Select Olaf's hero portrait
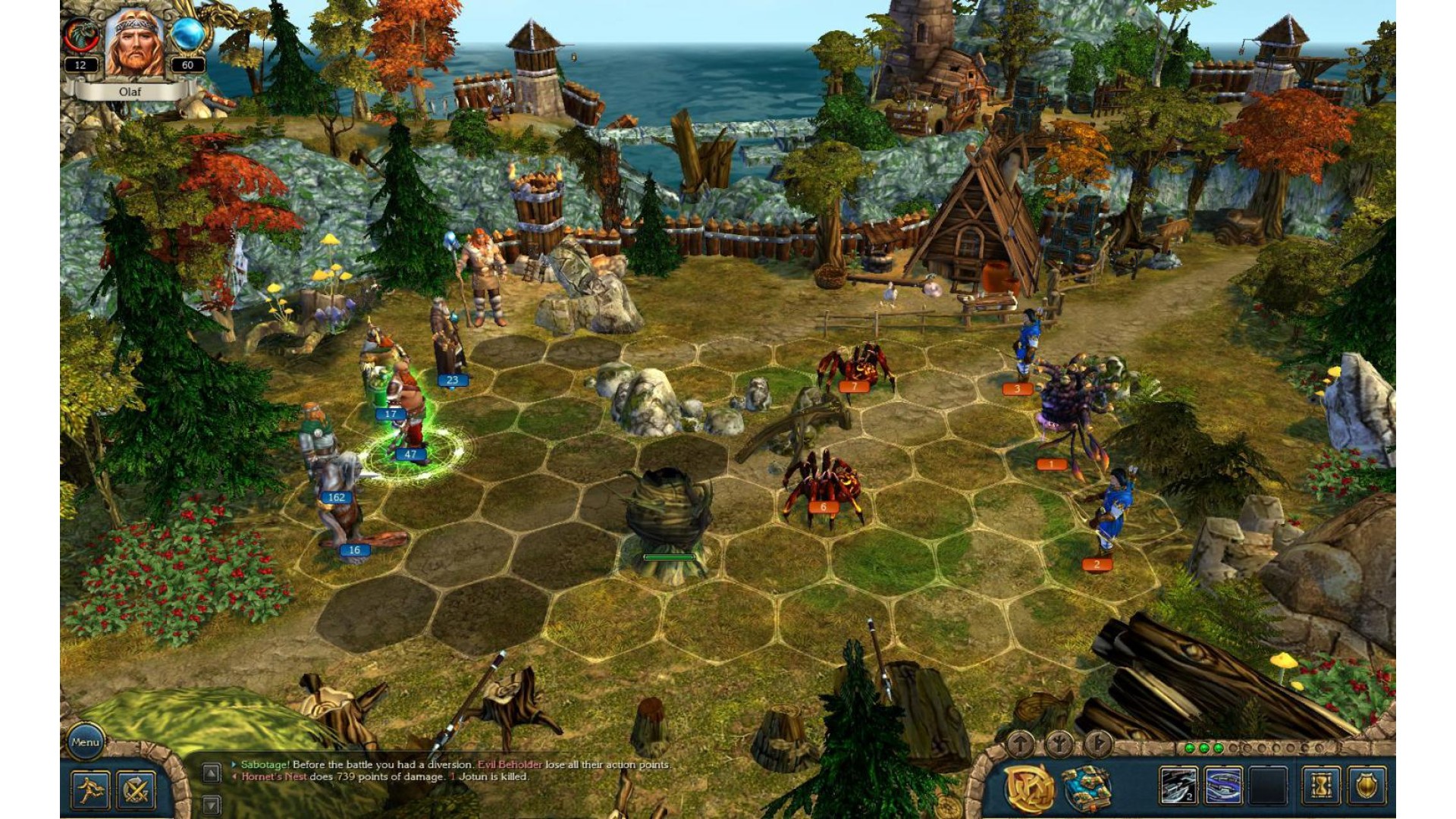The width and height of the screenshot is (1456, 819). (x=134, y=44)
